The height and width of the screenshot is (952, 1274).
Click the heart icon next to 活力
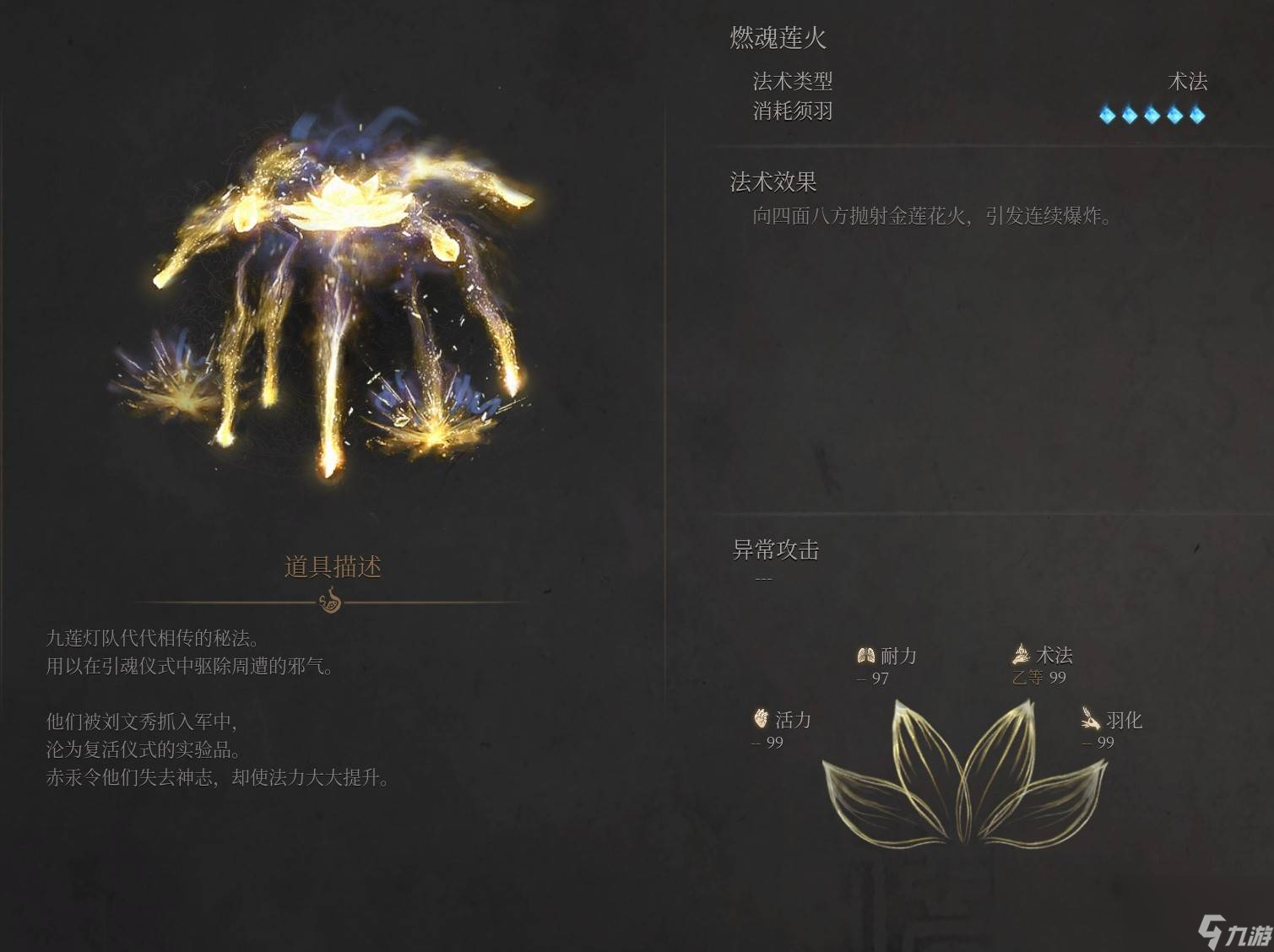coord(761,720)
